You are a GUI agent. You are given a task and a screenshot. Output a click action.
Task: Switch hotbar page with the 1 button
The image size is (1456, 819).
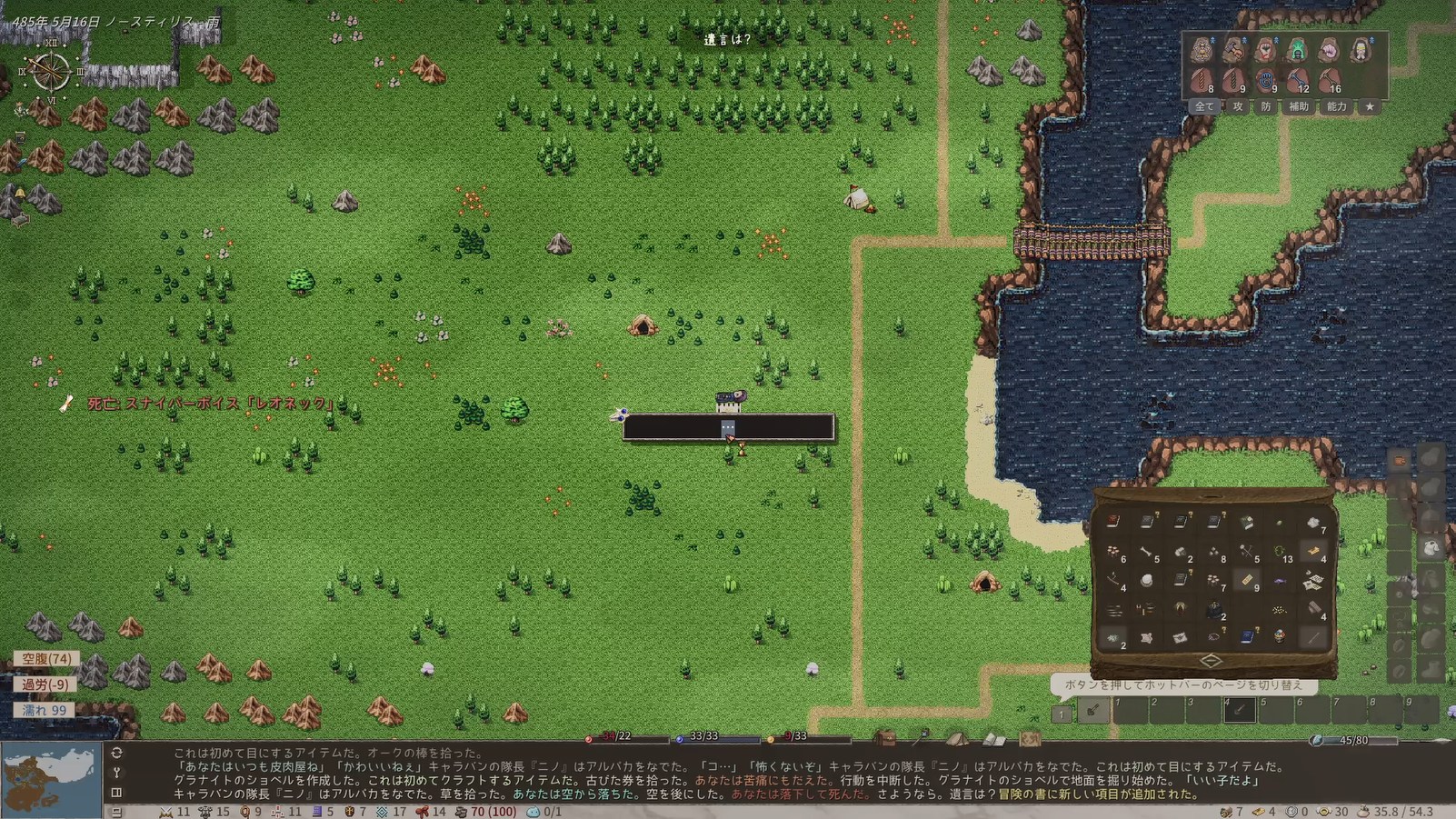coord(1062,714)
